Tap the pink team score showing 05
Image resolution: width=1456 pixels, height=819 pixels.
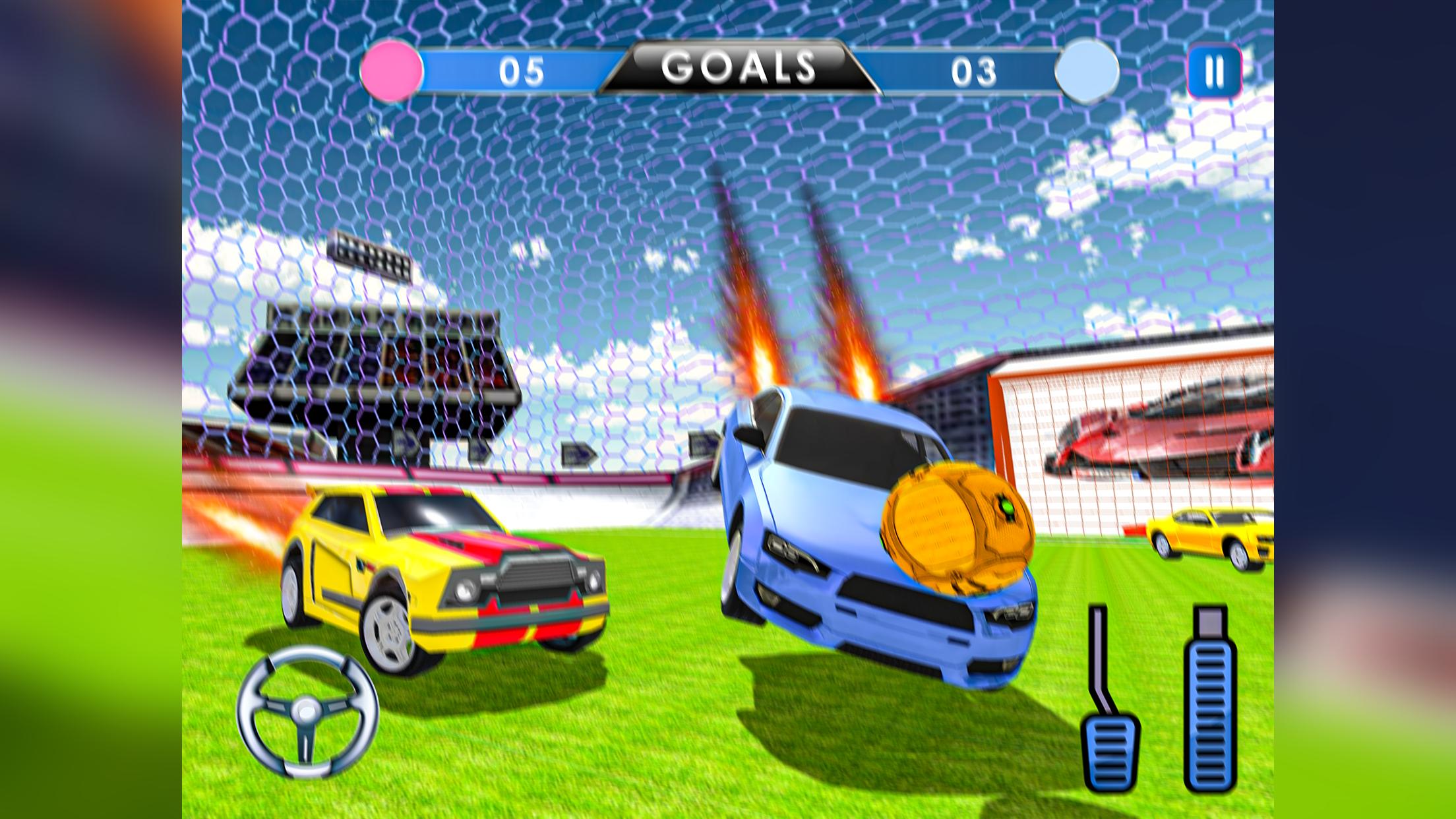click(521, 69)
